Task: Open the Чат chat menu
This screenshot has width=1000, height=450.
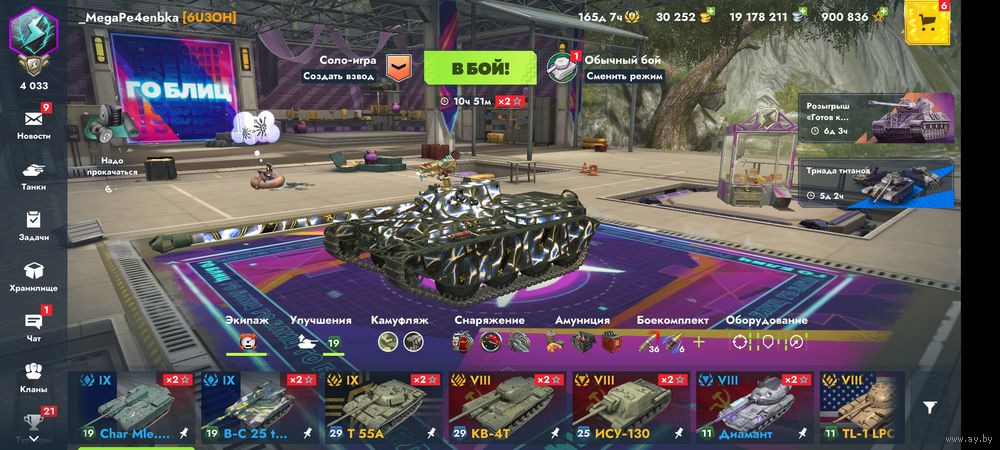Action: [33, 325]
